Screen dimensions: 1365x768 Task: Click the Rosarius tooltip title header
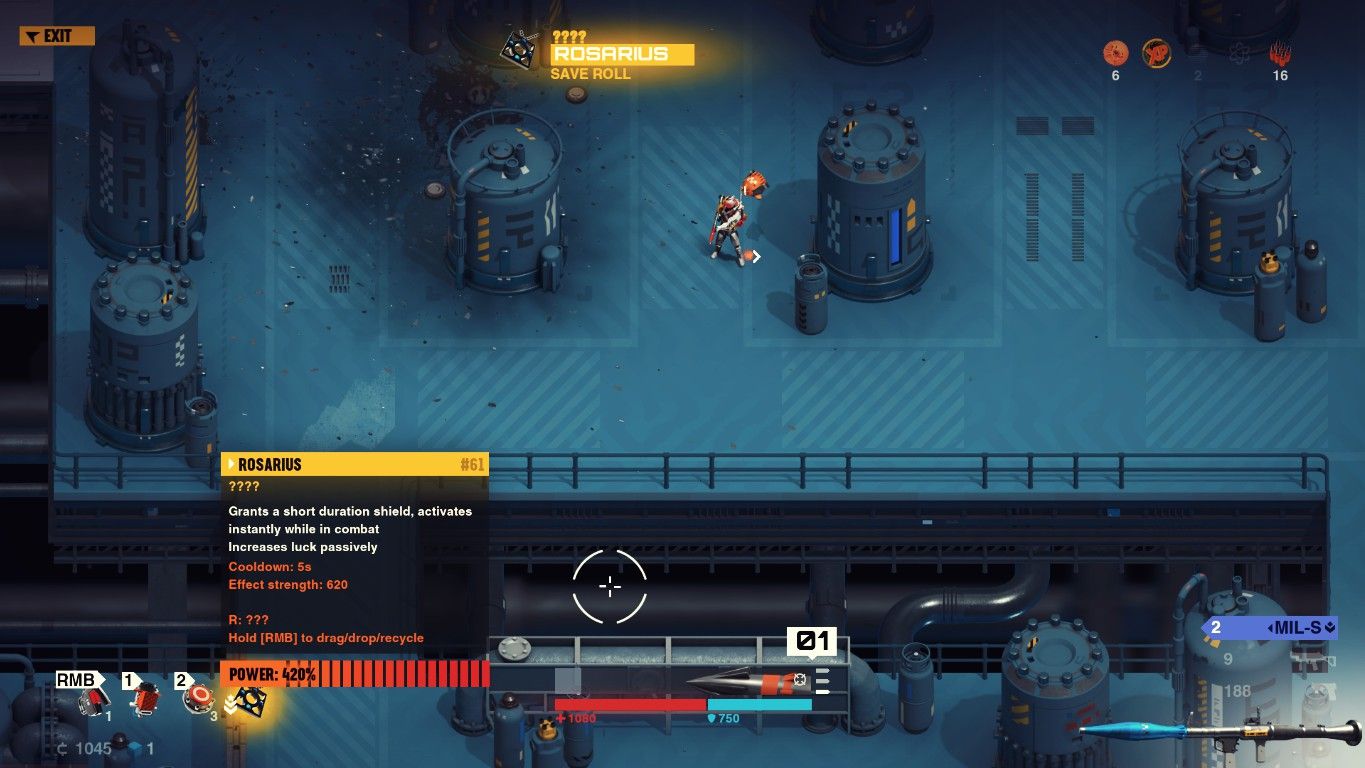click(354, 464)
